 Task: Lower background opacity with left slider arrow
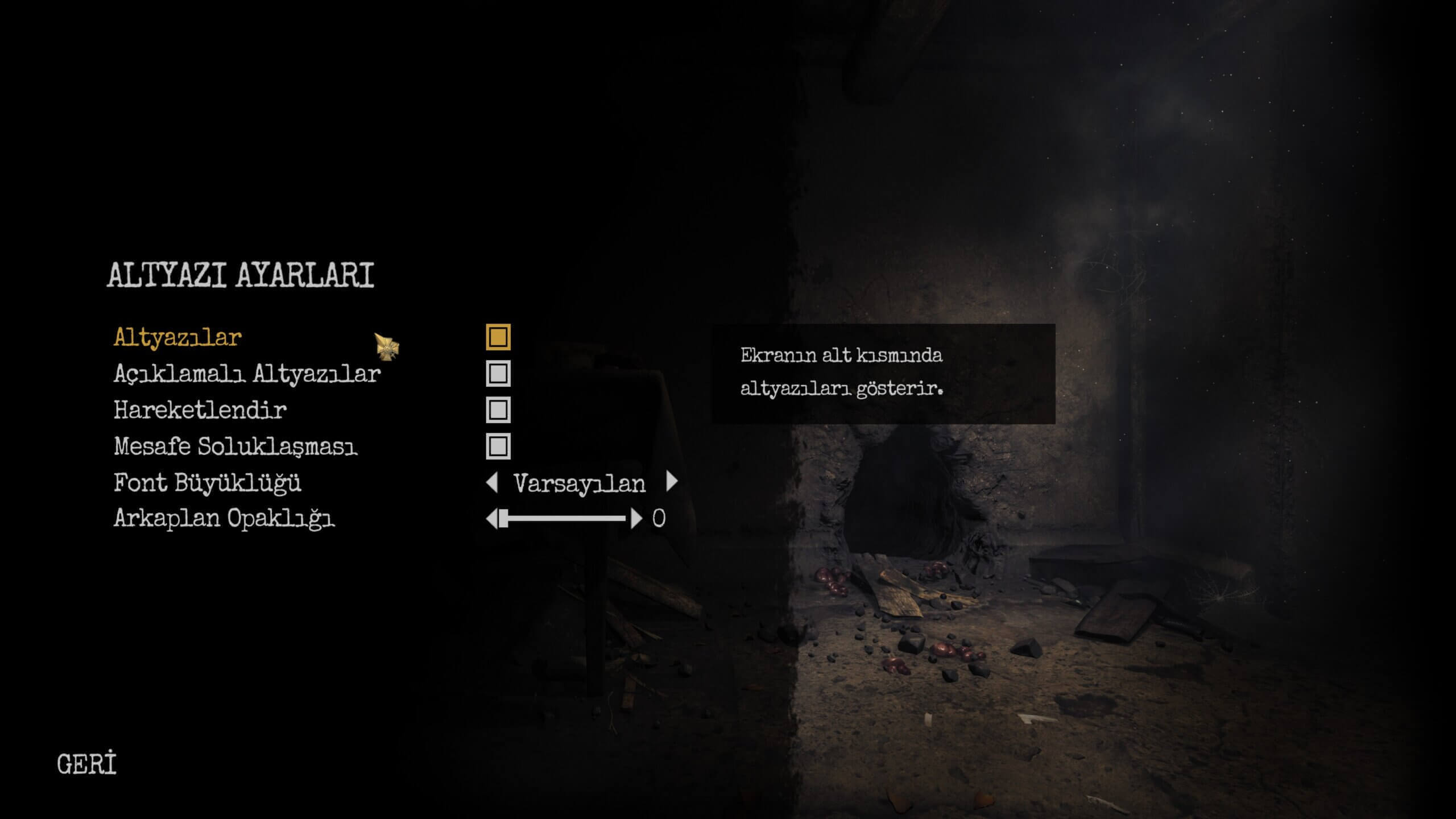click(x=491, y=519)
